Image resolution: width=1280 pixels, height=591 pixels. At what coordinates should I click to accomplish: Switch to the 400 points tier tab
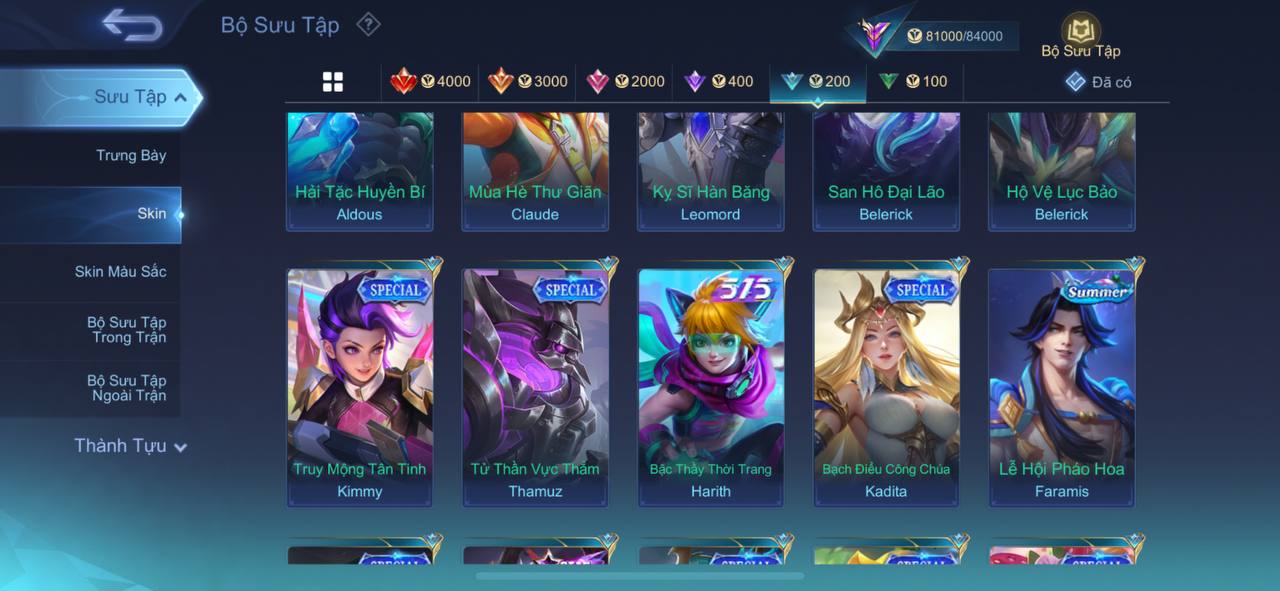[x=719, y=82]
